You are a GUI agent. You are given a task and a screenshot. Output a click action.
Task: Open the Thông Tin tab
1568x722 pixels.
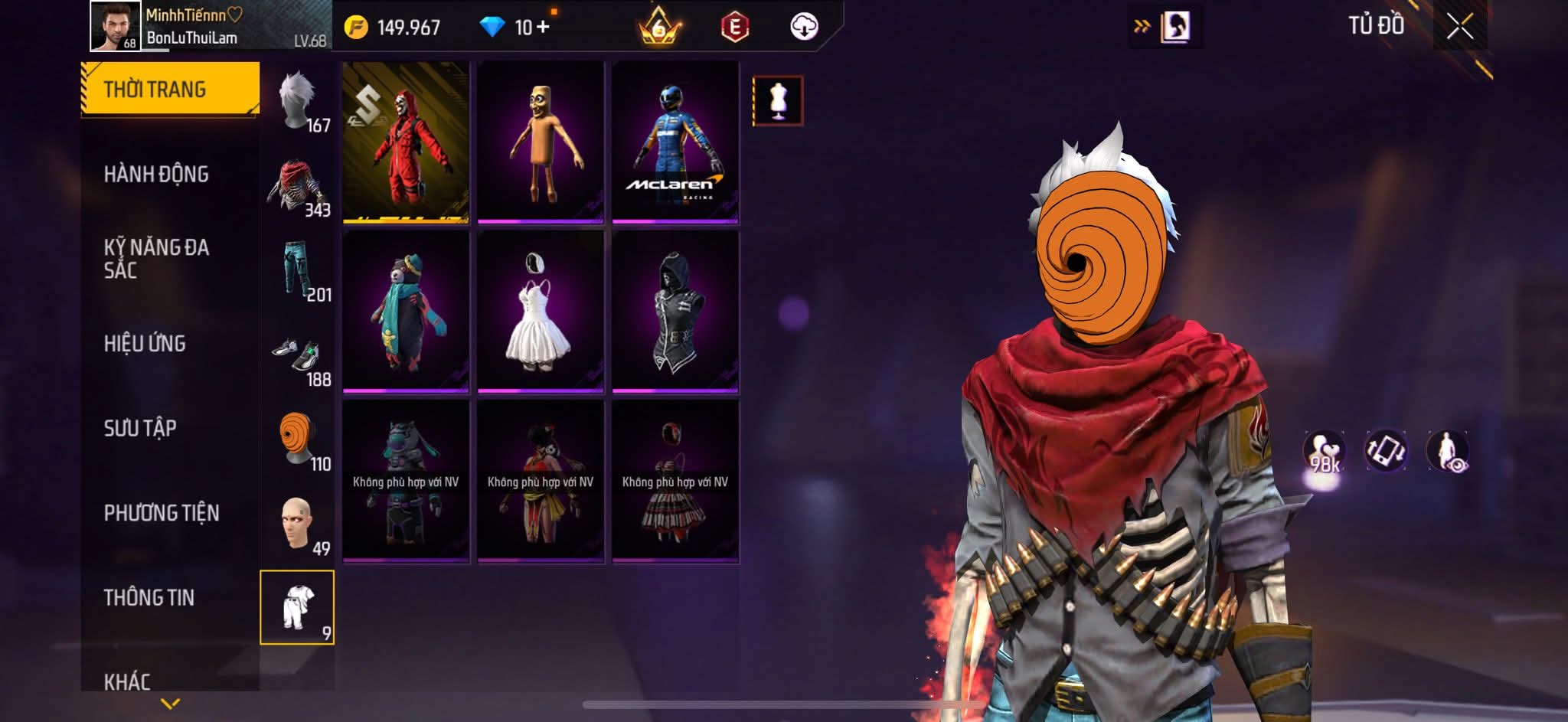coord(149,597)
